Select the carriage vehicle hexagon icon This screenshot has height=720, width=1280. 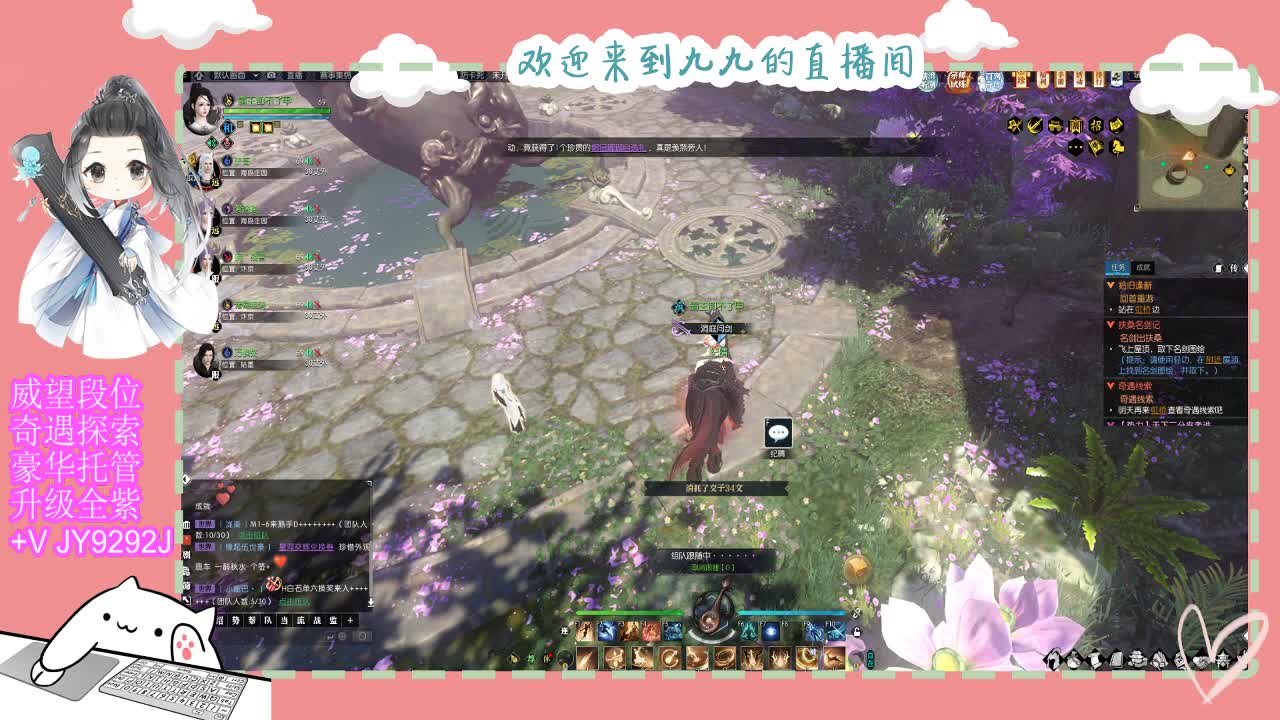coord(1056,126)
